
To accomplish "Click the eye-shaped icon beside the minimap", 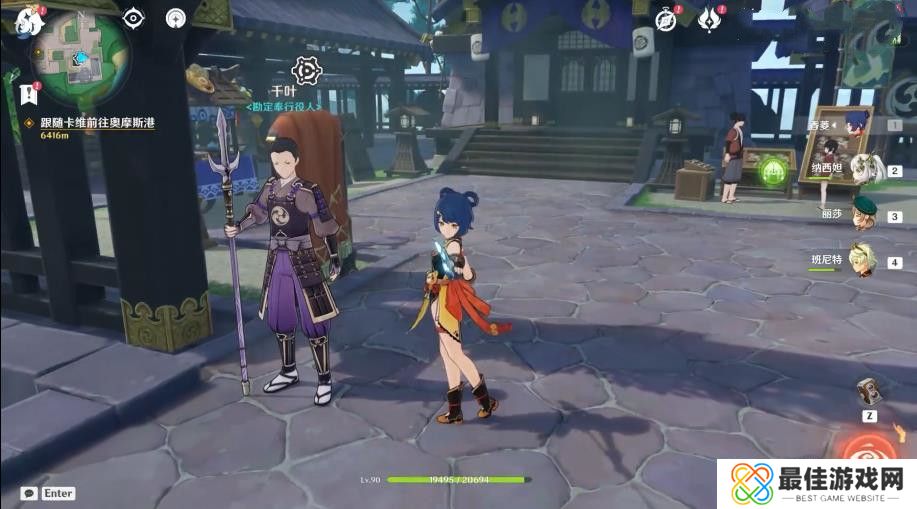I will (133, 18).
